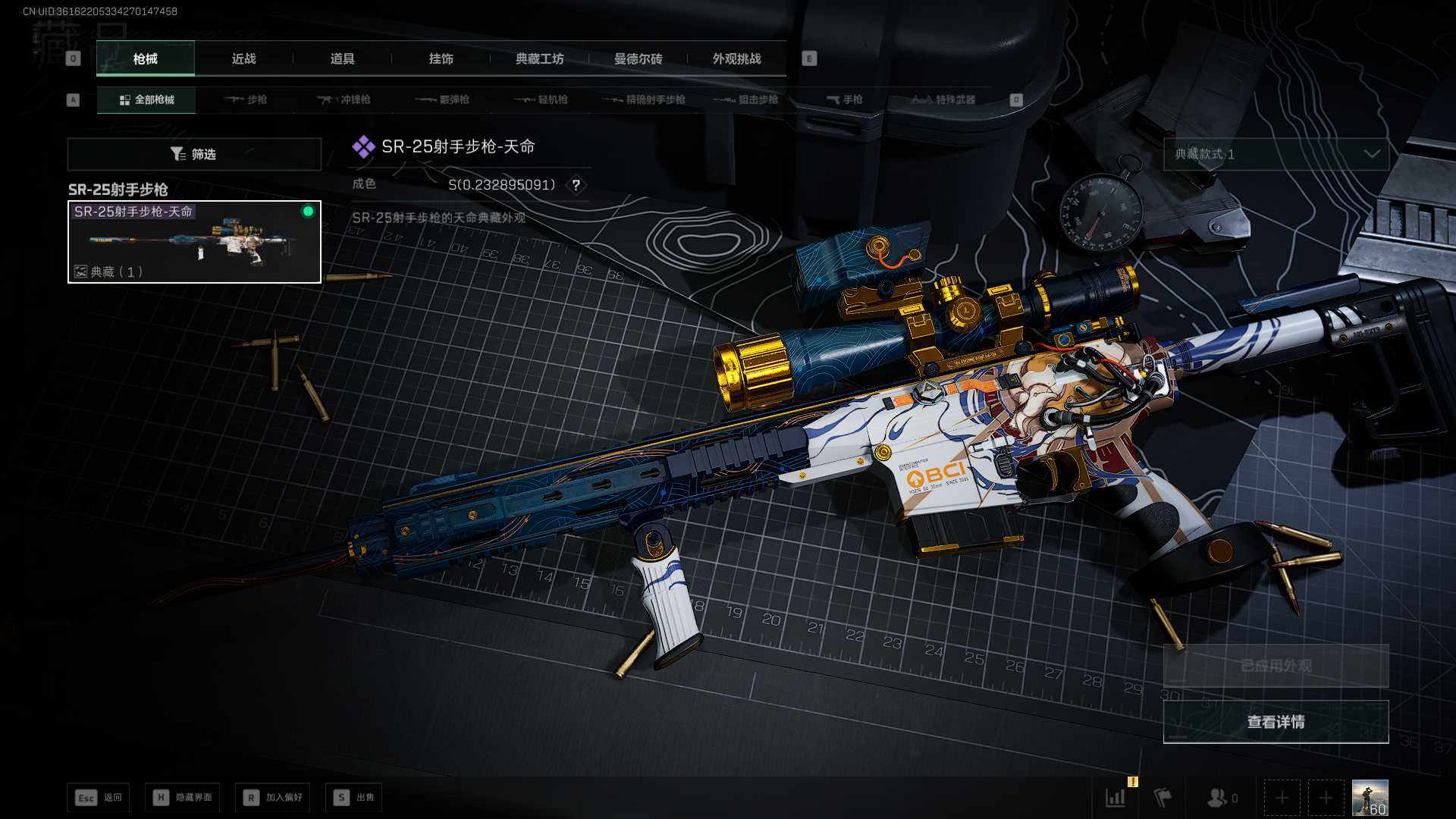Image resolution: width=1456 pixels, height=819 pixels.
Task: Open the 筛选 filter button
Action: pyautogui.click(x=194, y=154)
